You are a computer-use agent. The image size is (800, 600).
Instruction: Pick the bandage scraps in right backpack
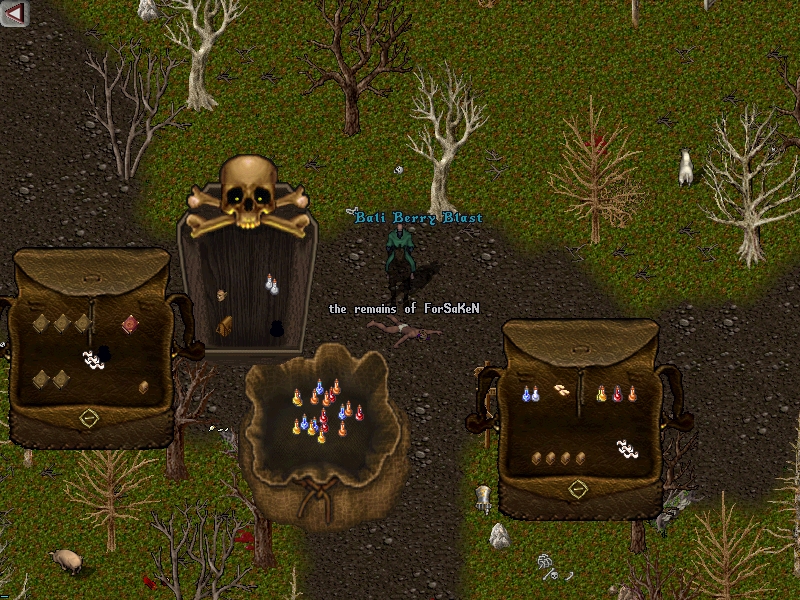point(564,390)
